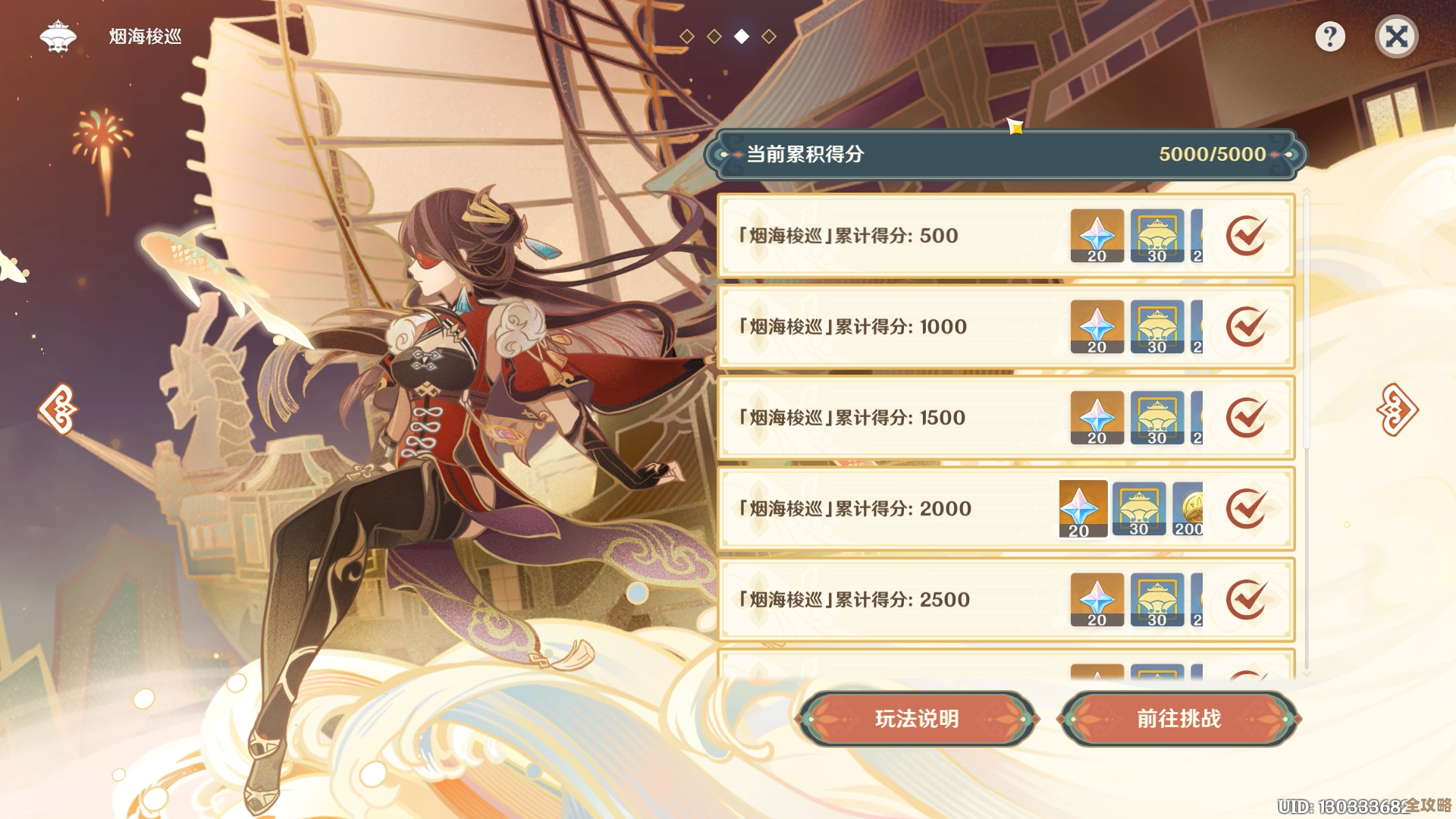Viewport: 1456px width, 819px height.
Task: Click the Primogem icon on the 1000 score reward
Action: (x=1096, y=326)
